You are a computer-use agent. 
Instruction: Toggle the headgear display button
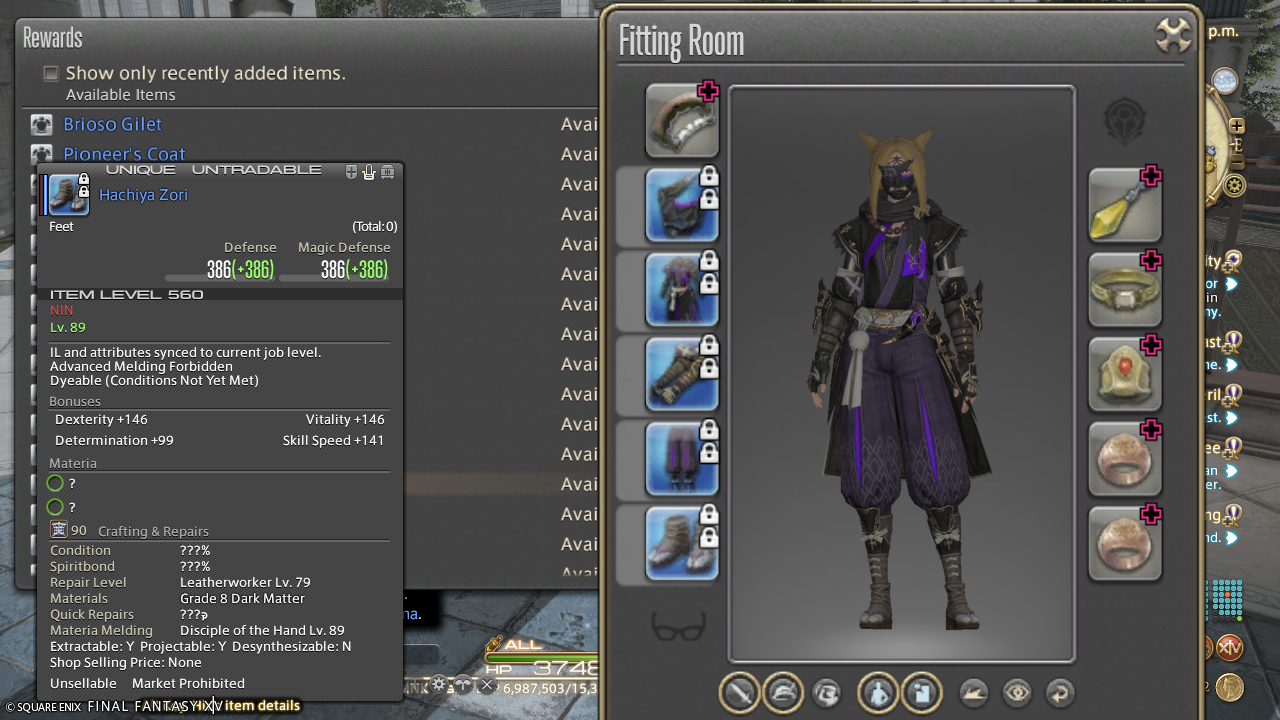[x=783, y=692]
